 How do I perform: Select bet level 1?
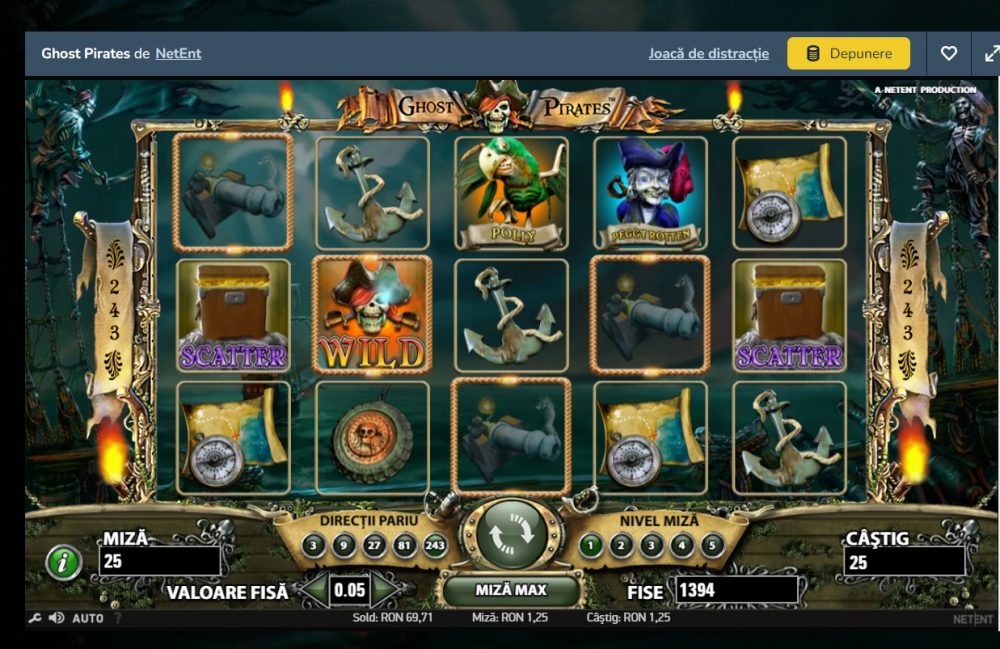(x=592, y=546)
